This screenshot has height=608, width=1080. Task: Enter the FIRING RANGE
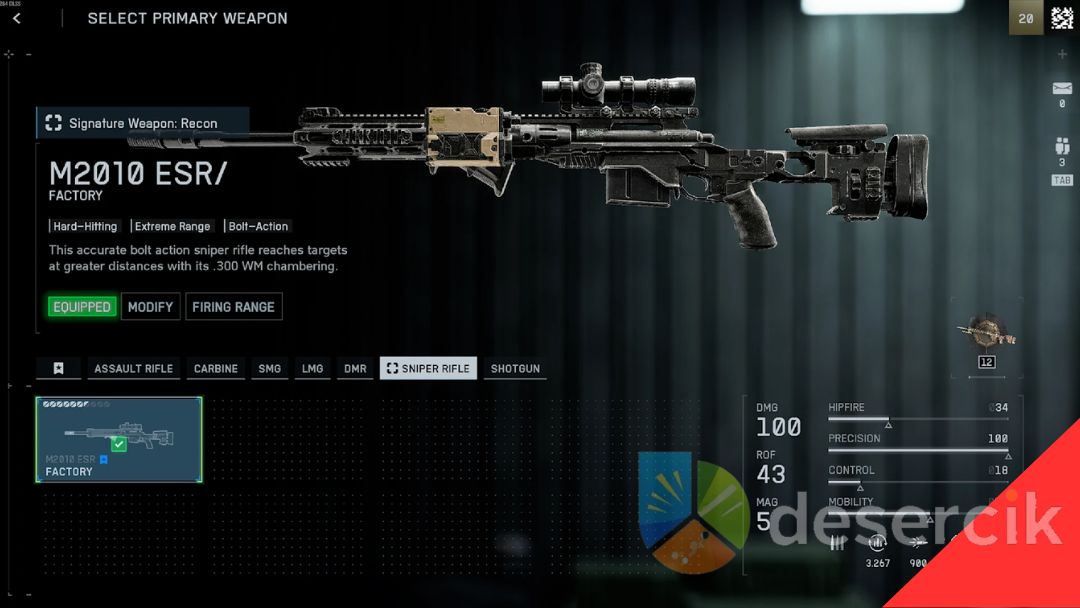233,307
